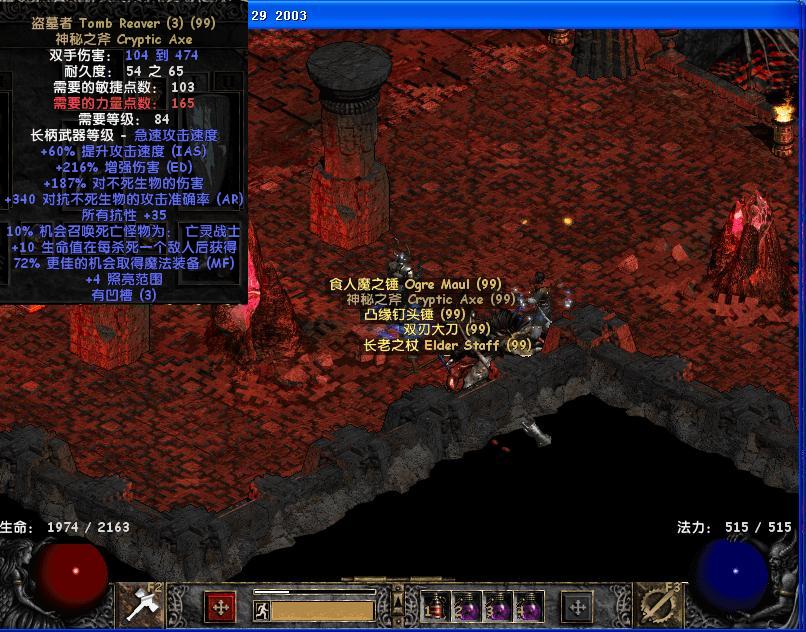806x632 pixels.
Task: Click the red new stat points button
Action: click(220, 606)
